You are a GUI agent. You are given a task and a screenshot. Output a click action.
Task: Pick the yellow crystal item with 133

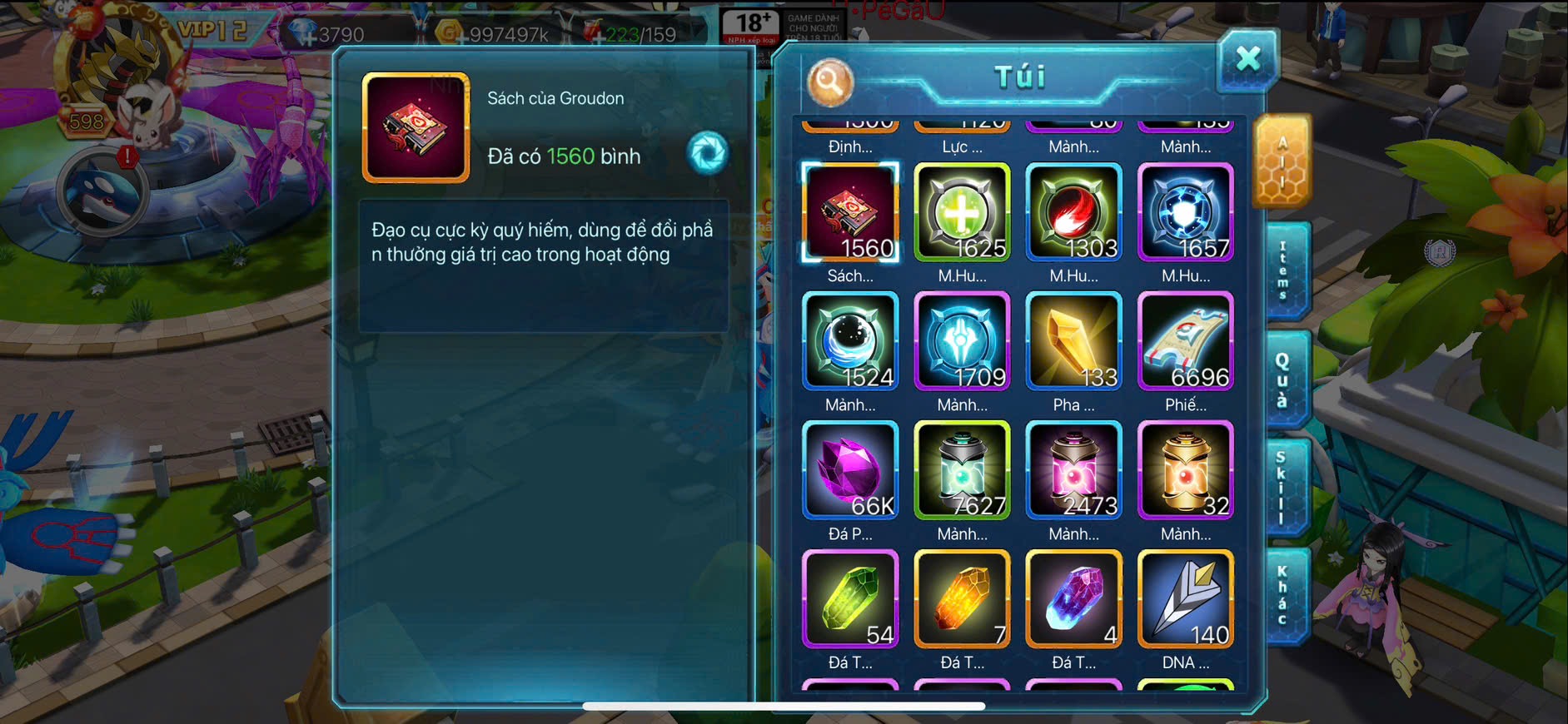1074,342
